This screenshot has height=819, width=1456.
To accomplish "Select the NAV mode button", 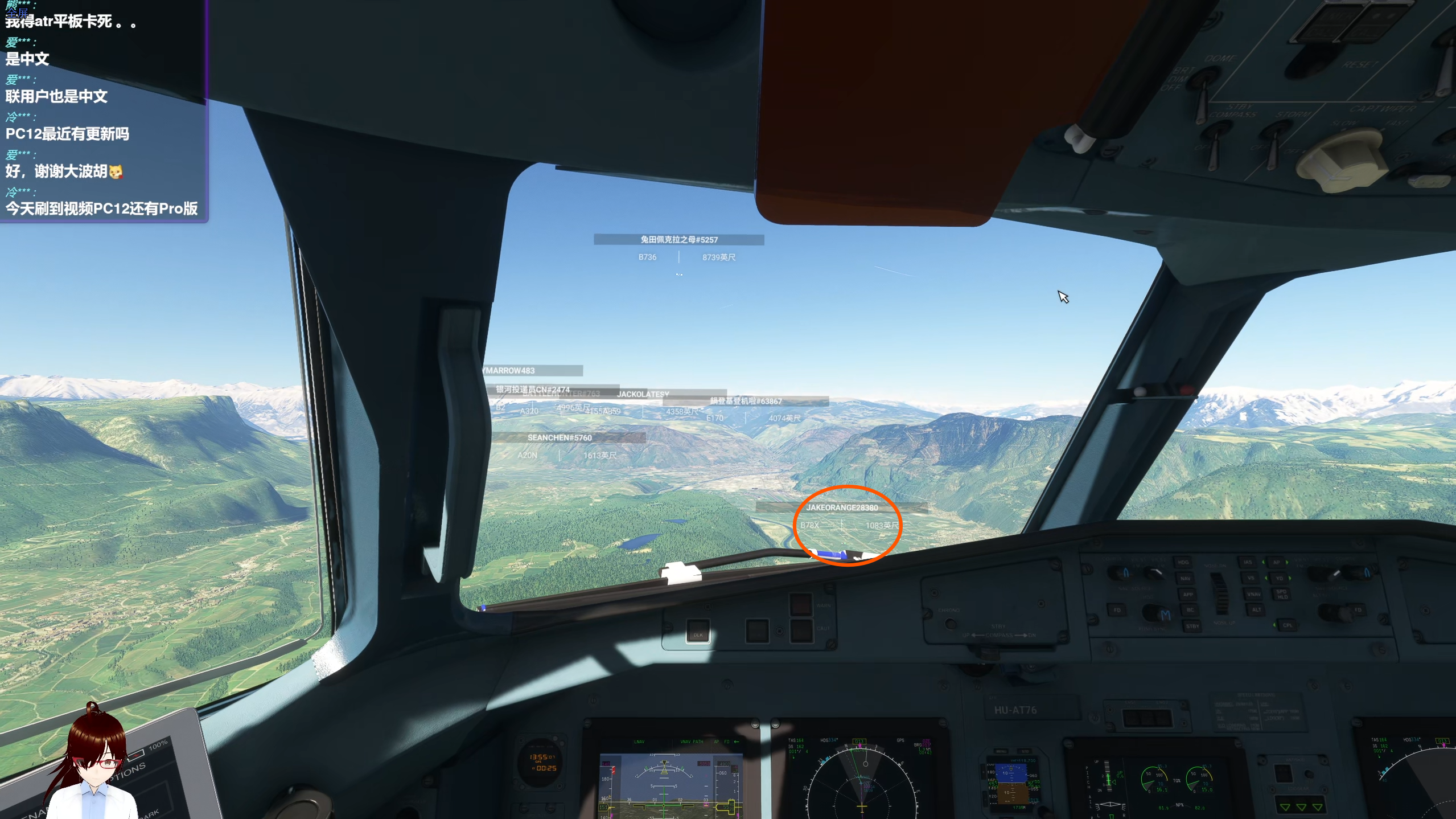I will 1185,579.
